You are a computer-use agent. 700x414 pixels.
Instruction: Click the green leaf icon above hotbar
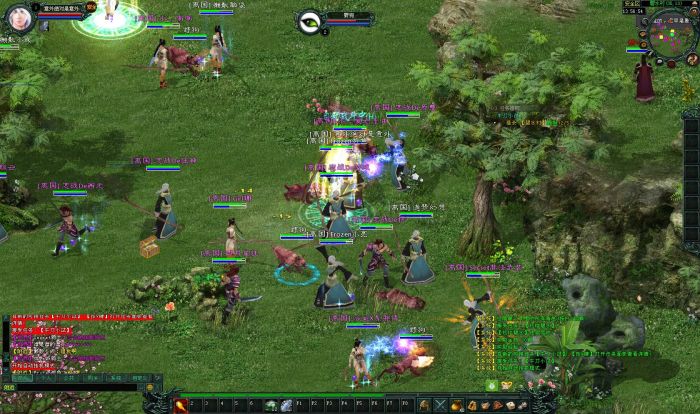[491, 385]
